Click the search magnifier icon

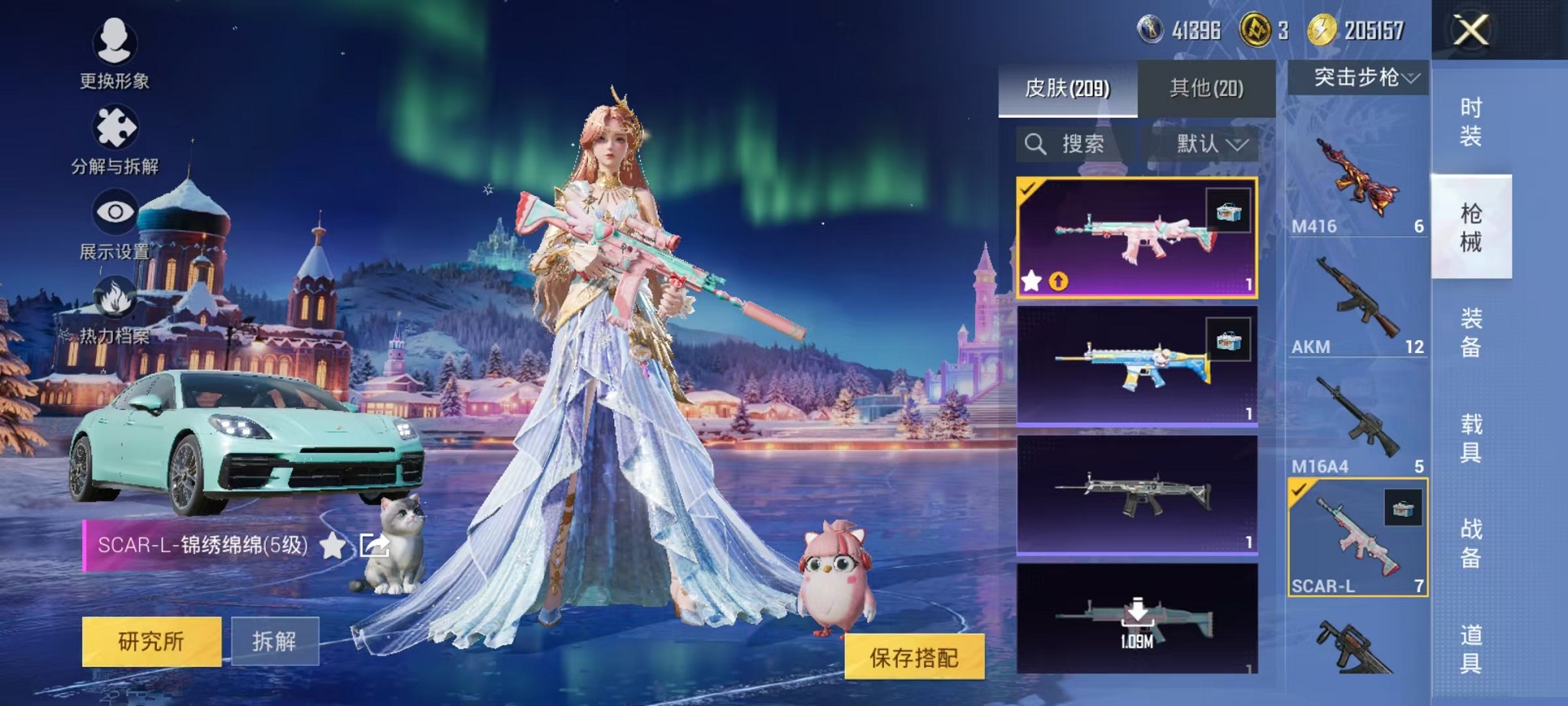[1035, 144]
